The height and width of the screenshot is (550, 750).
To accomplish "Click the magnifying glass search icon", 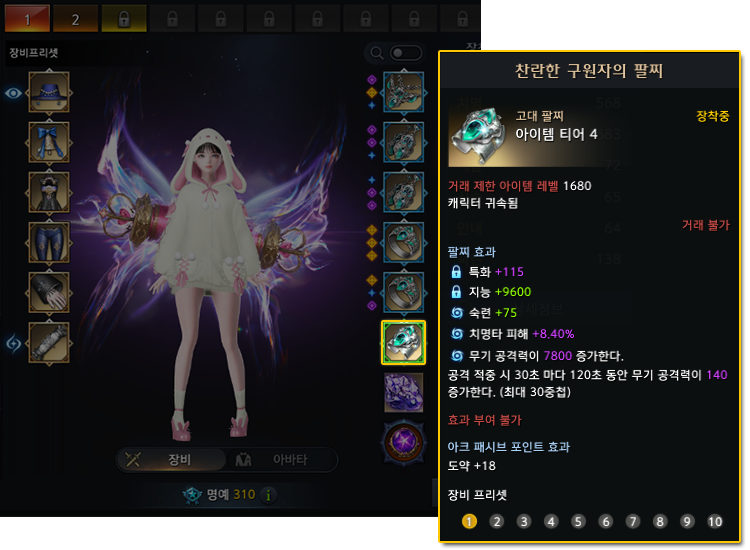I will (377, 53).
